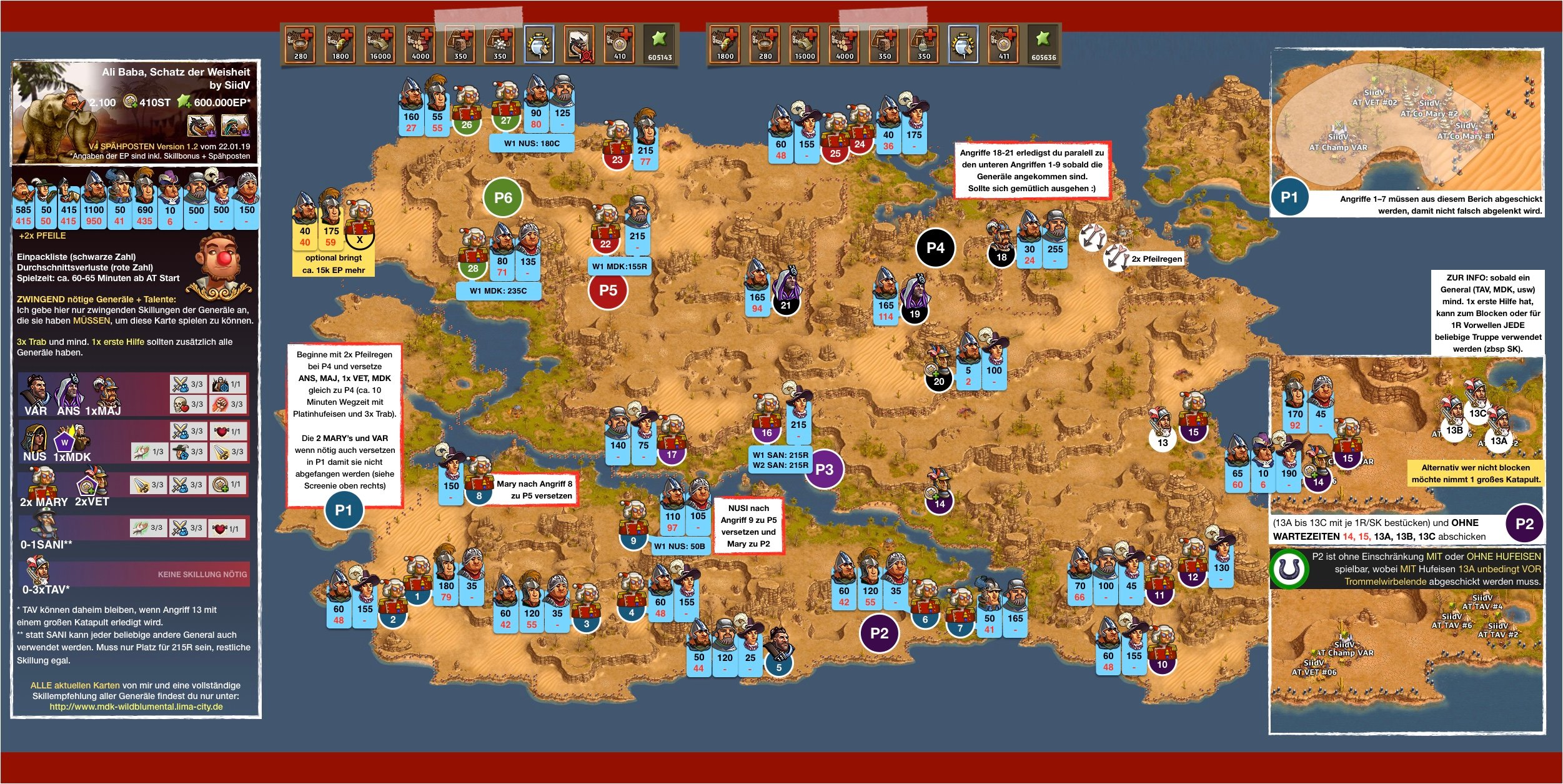Select the purple P3 camp marker
The height and width of the screenshot is (784, 1563).
click(824, 470)
